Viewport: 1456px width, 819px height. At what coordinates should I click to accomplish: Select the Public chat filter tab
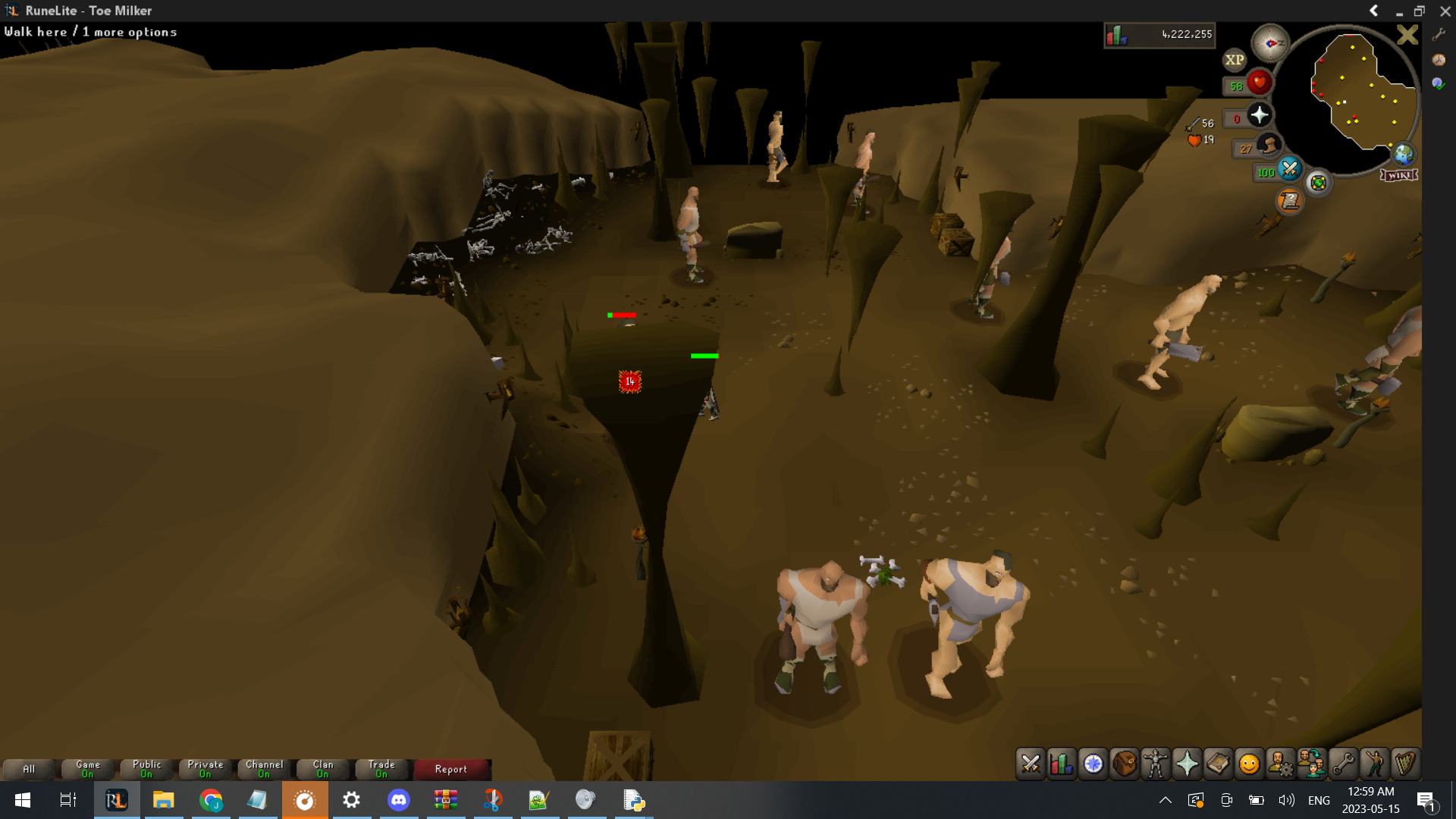[x=146, y=769]
